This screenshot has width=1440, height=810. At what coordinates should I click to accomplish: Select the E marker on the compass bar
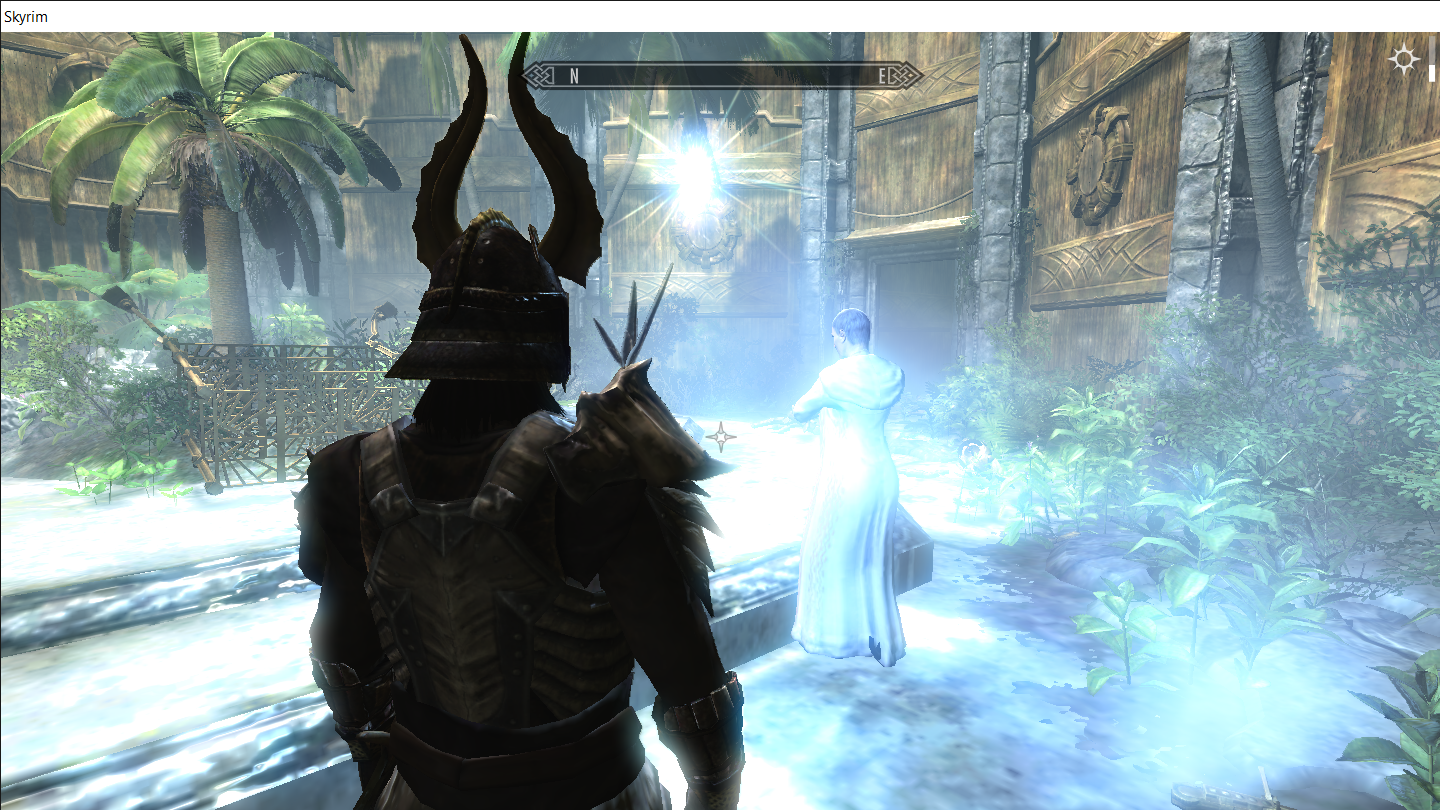tap(879, 74)
